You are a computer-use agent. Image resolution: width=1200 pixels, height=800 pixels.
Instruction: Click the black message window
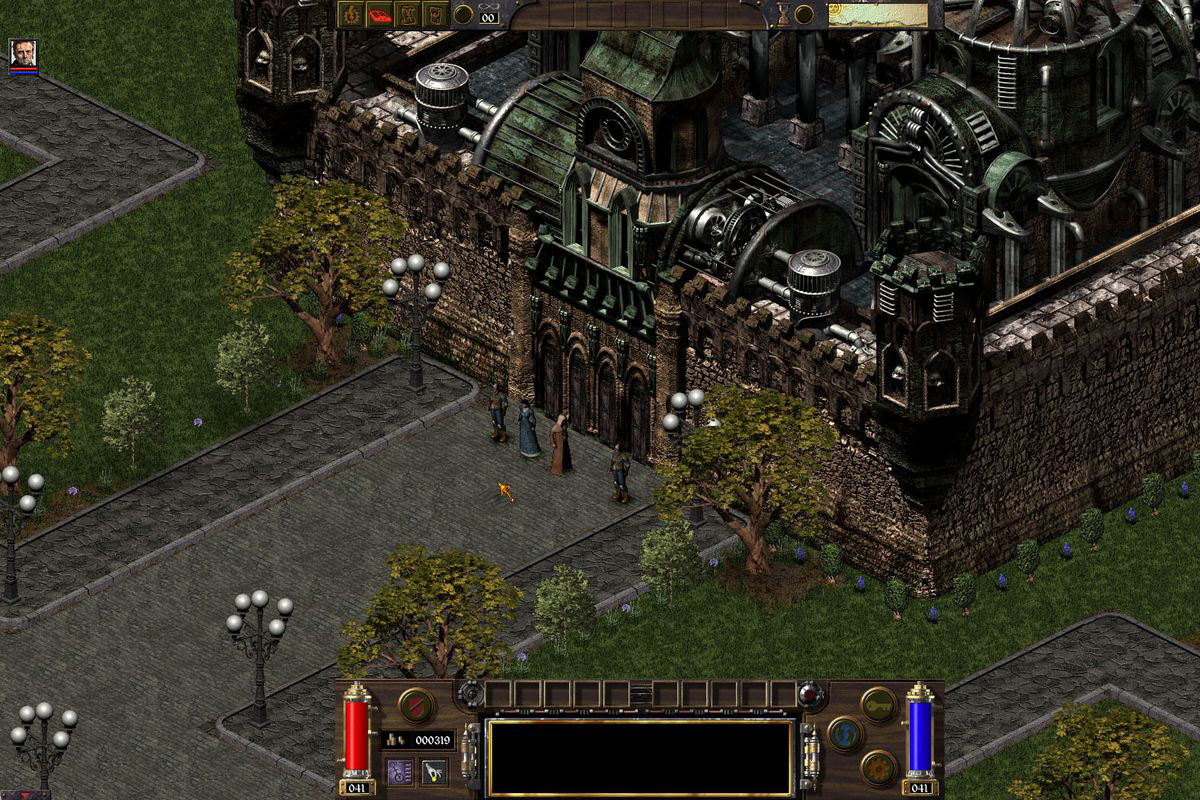(x=640, y=757)
